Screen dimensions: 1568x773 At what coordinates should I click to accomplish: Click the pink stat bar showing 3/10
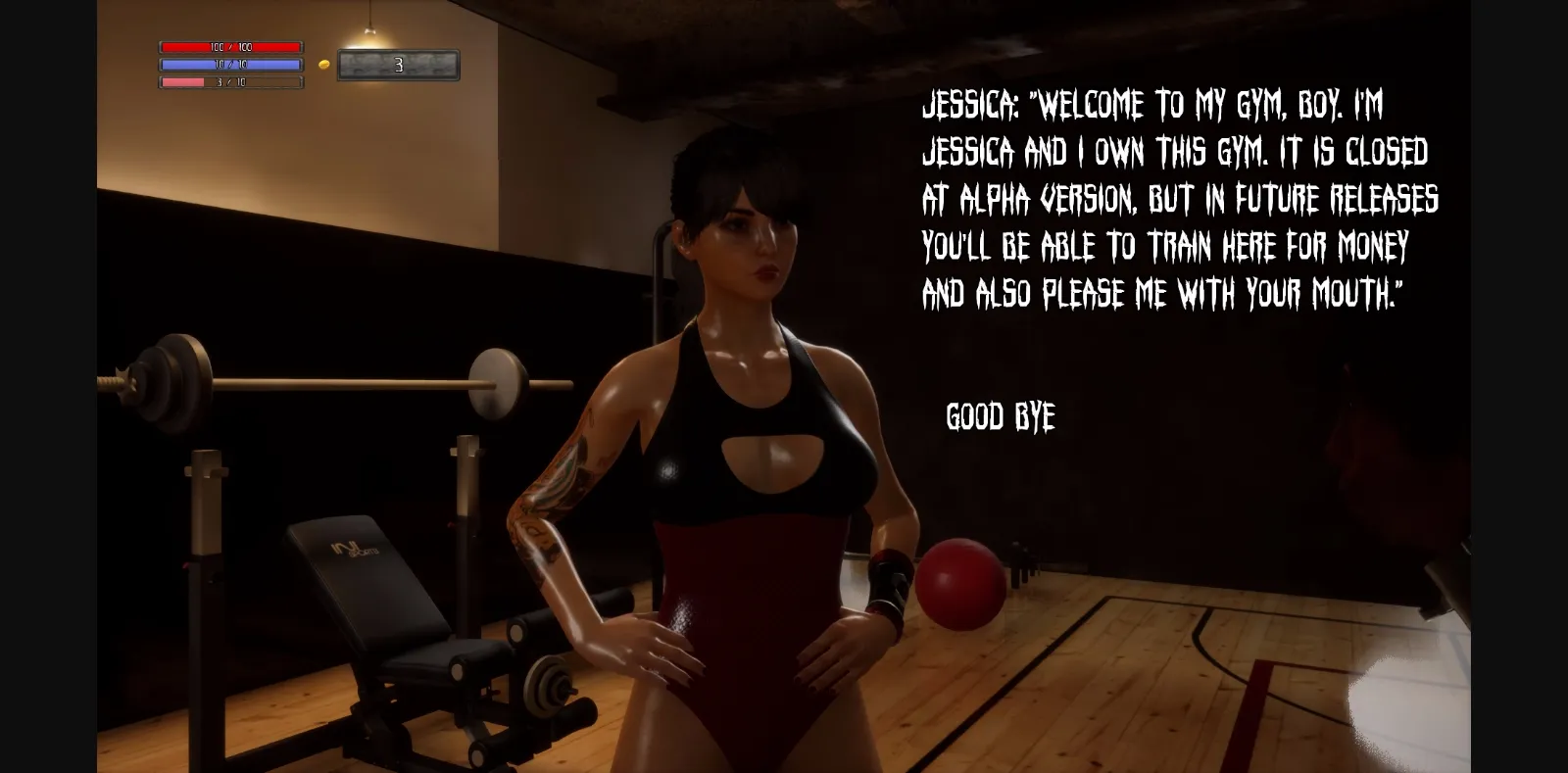tap(228, 82)
